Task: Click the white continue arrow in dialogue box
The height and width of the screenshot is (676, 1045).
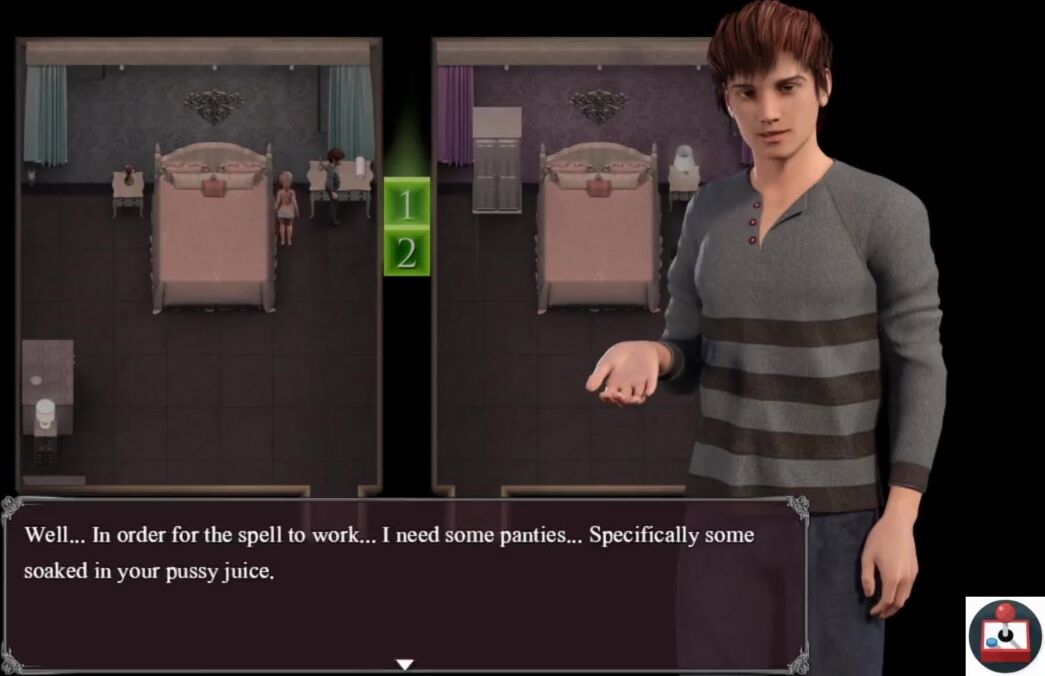Action: click(404, 664)
